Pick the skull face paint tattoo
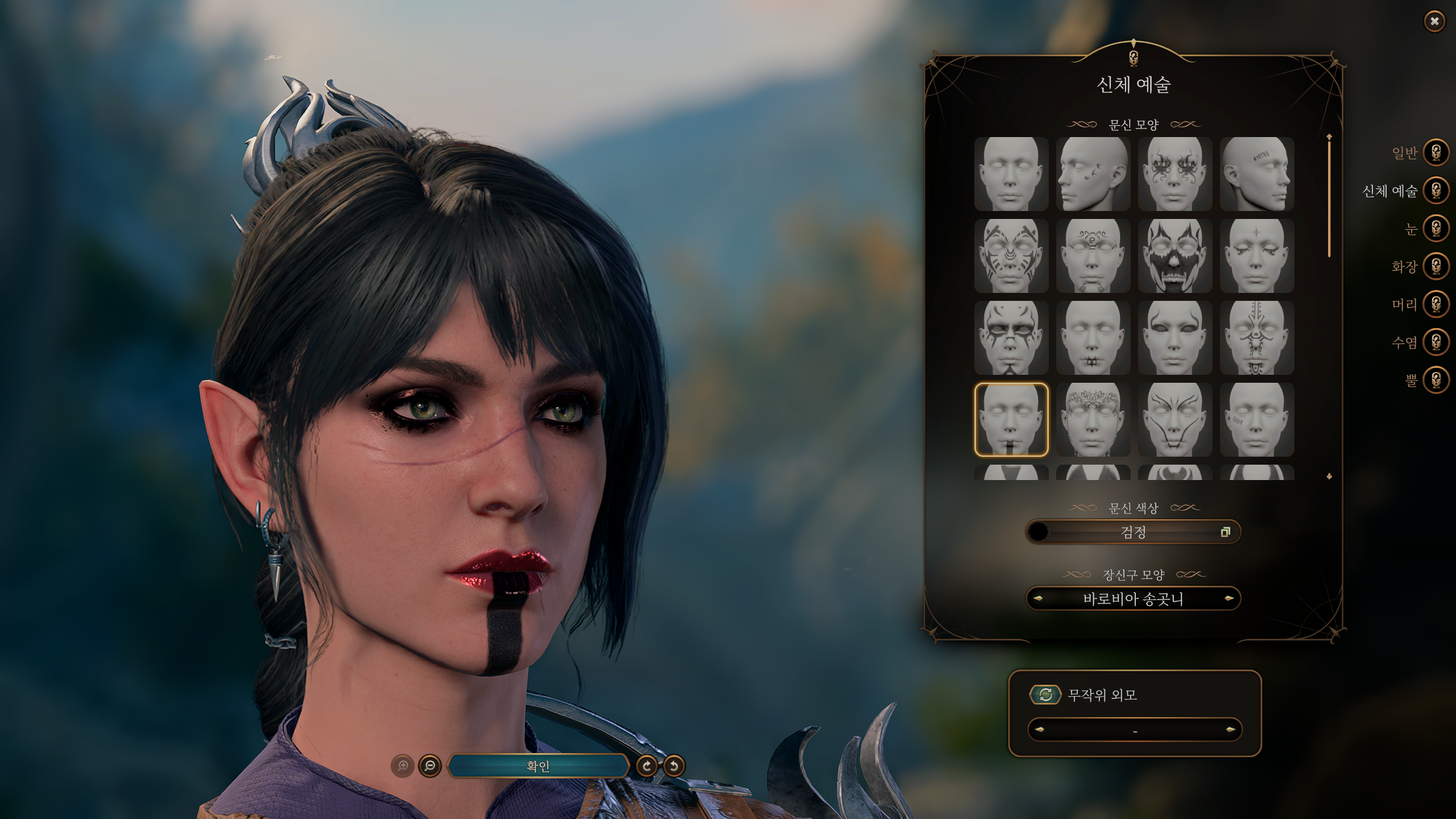Image resolution: width=1456 pixels, height=819 pixels. (1174, 255)
